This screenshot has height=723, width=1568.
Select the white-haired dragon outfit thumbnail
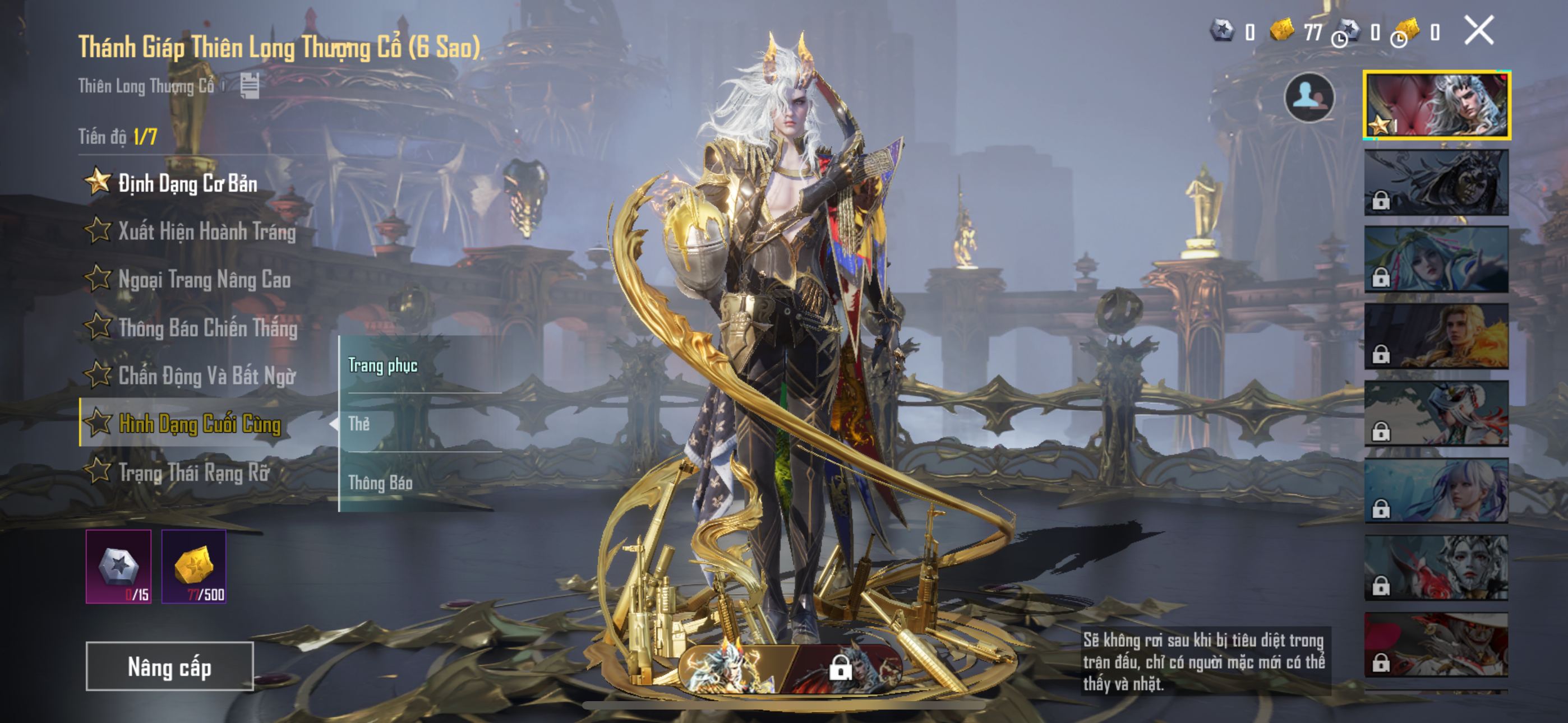click(1436, 105)
